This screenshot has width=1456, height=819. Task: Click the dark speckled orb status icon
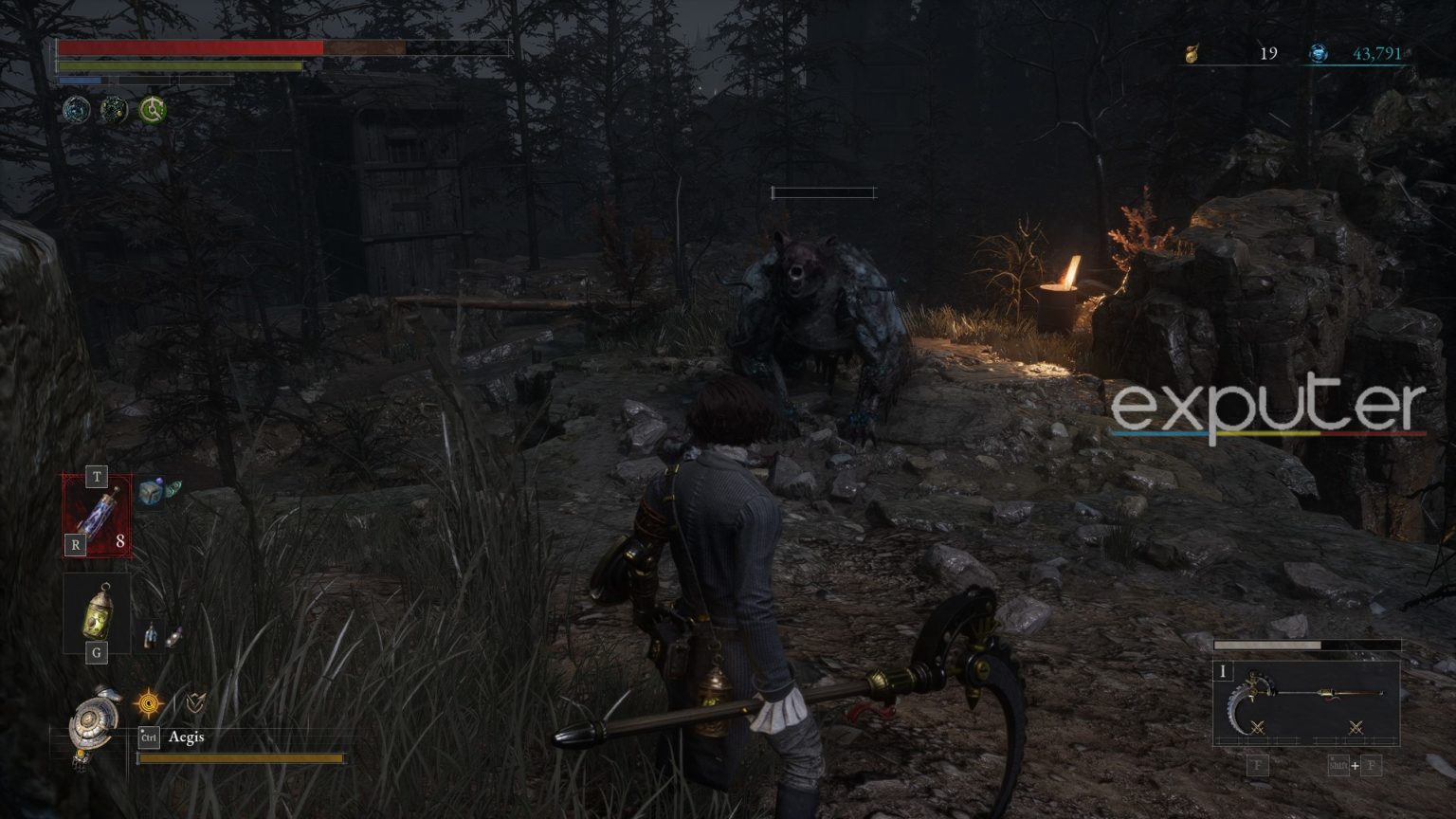[x=115, y=110]
